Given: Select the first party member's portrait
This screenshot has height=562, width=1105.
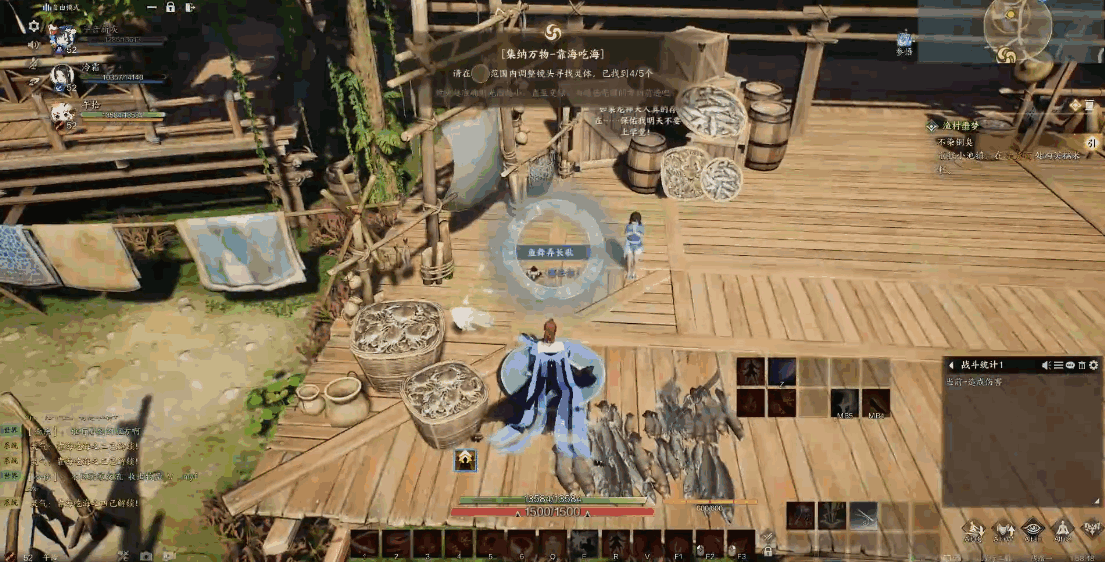Looking at the screenshot, I should click(61, 38).
